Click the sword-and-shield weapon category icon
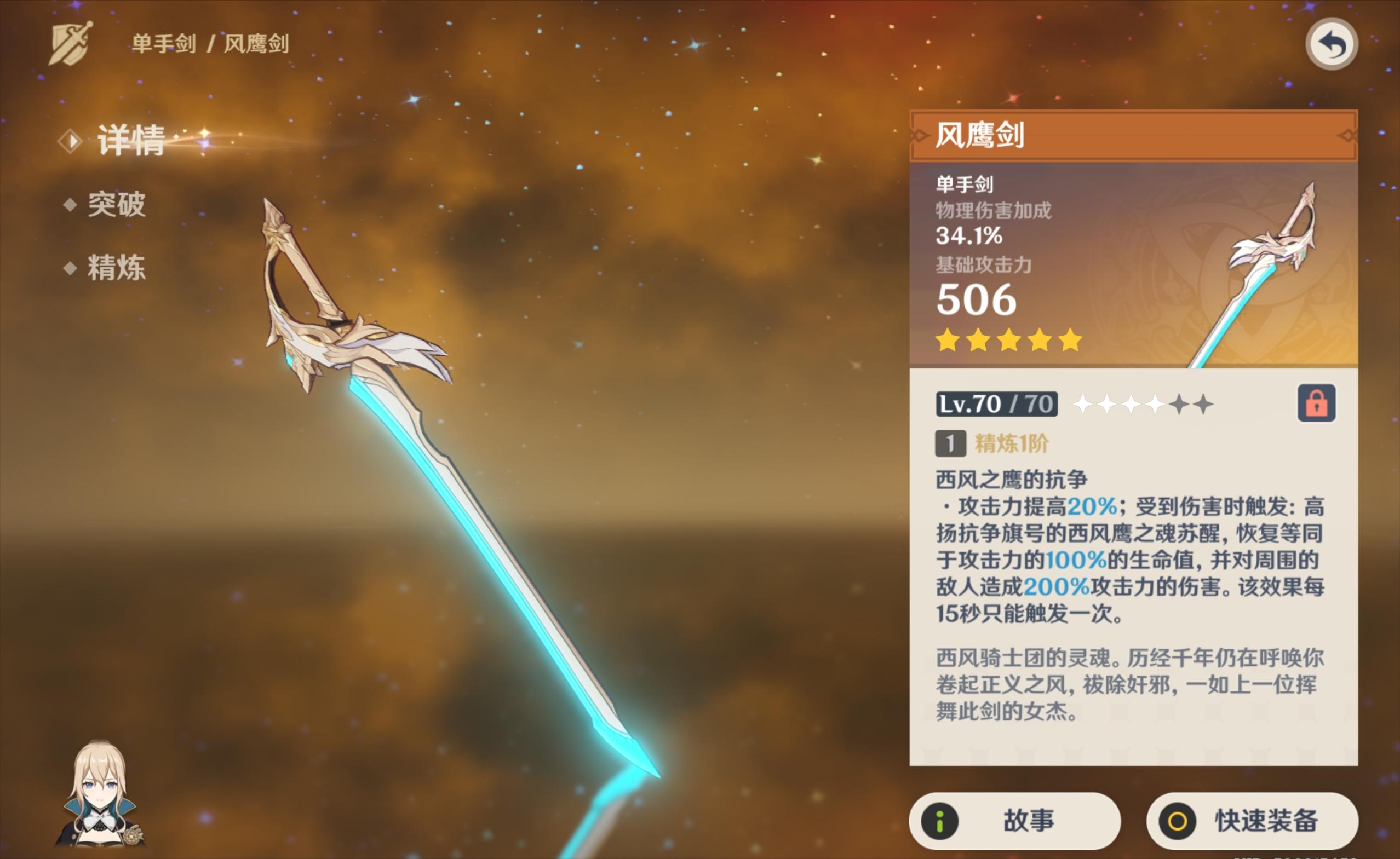The image size is (1400, 859). click(71, 43)
